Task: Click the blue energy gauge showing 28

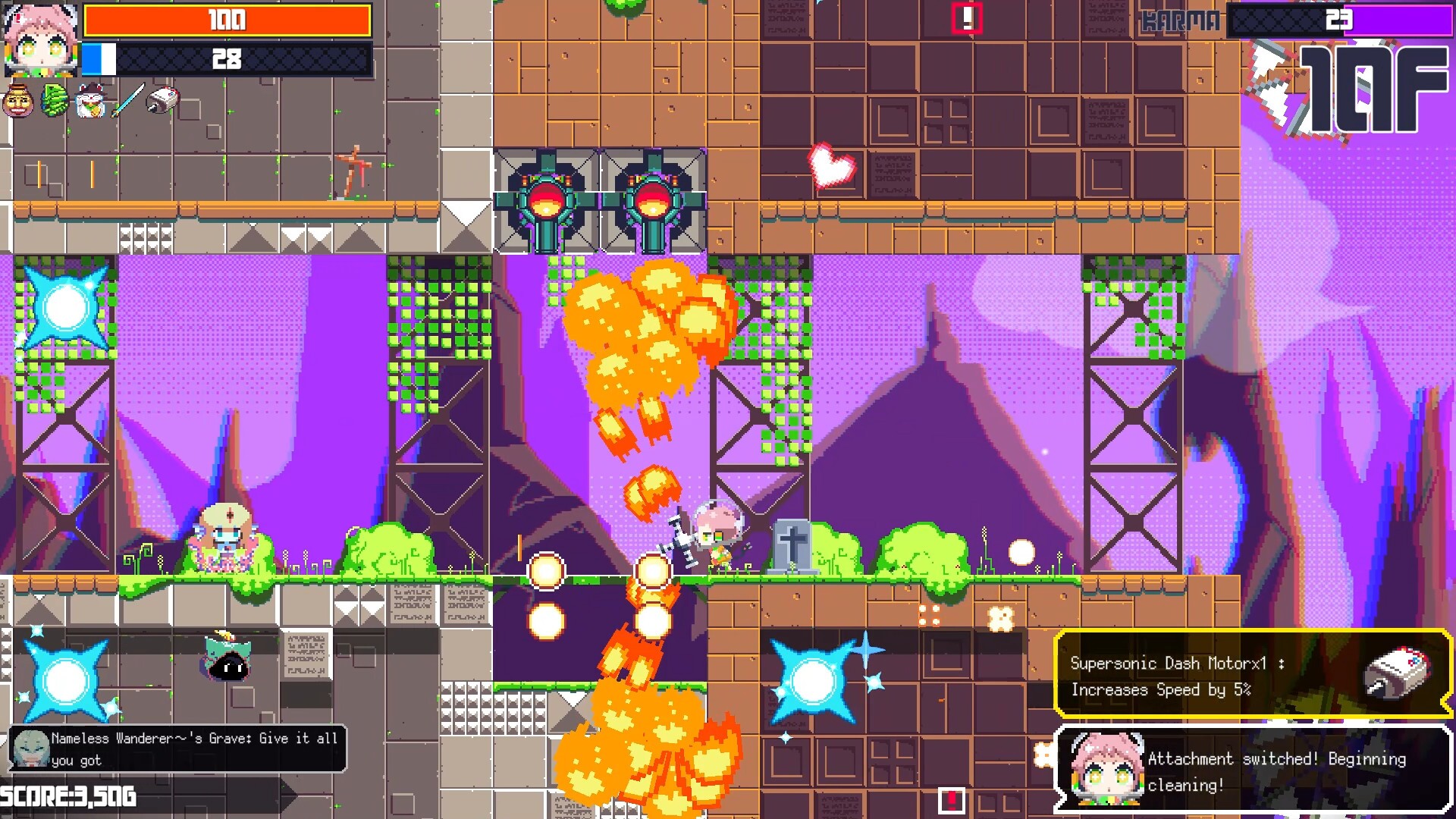Action: tap(227, 61)
